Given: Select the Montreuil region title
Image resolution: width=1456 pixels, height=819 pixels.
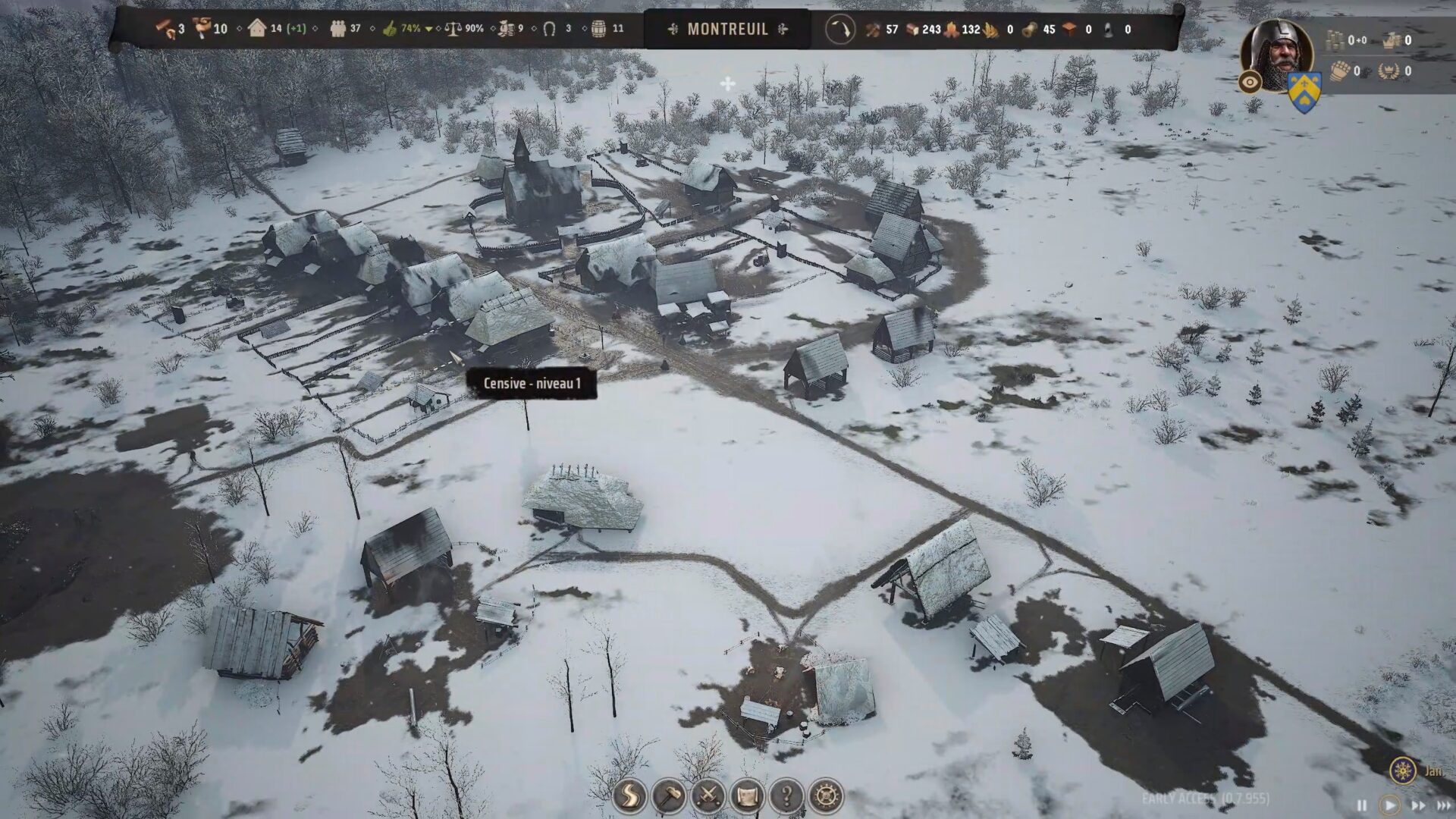Looking at the screenshot, I should click(x=727, y=30).
